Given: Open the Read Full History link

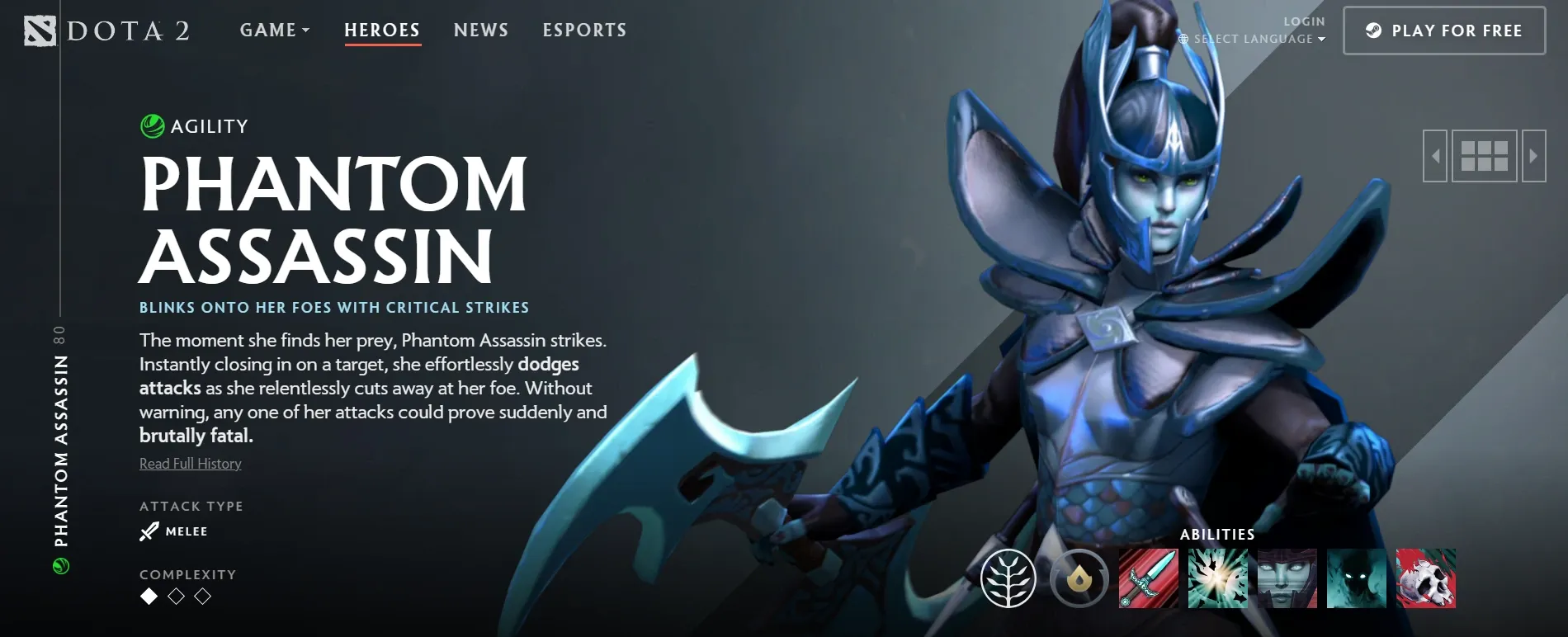Looking at the screenshot, I should point(189,463).
